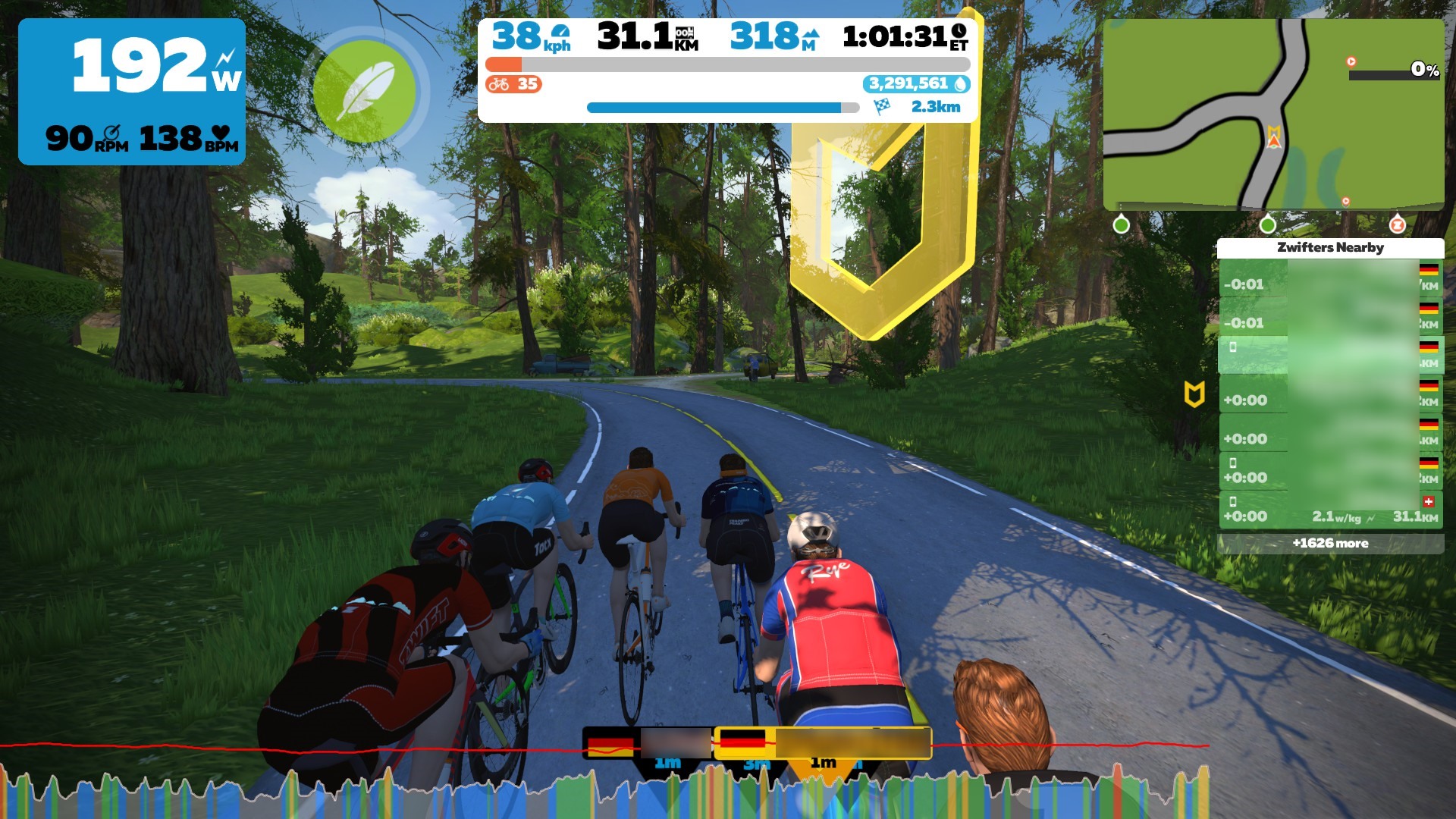Select the yellow-highlighted rider name tag
This screenshot has height=819, width=1456.
coord(822,742)
